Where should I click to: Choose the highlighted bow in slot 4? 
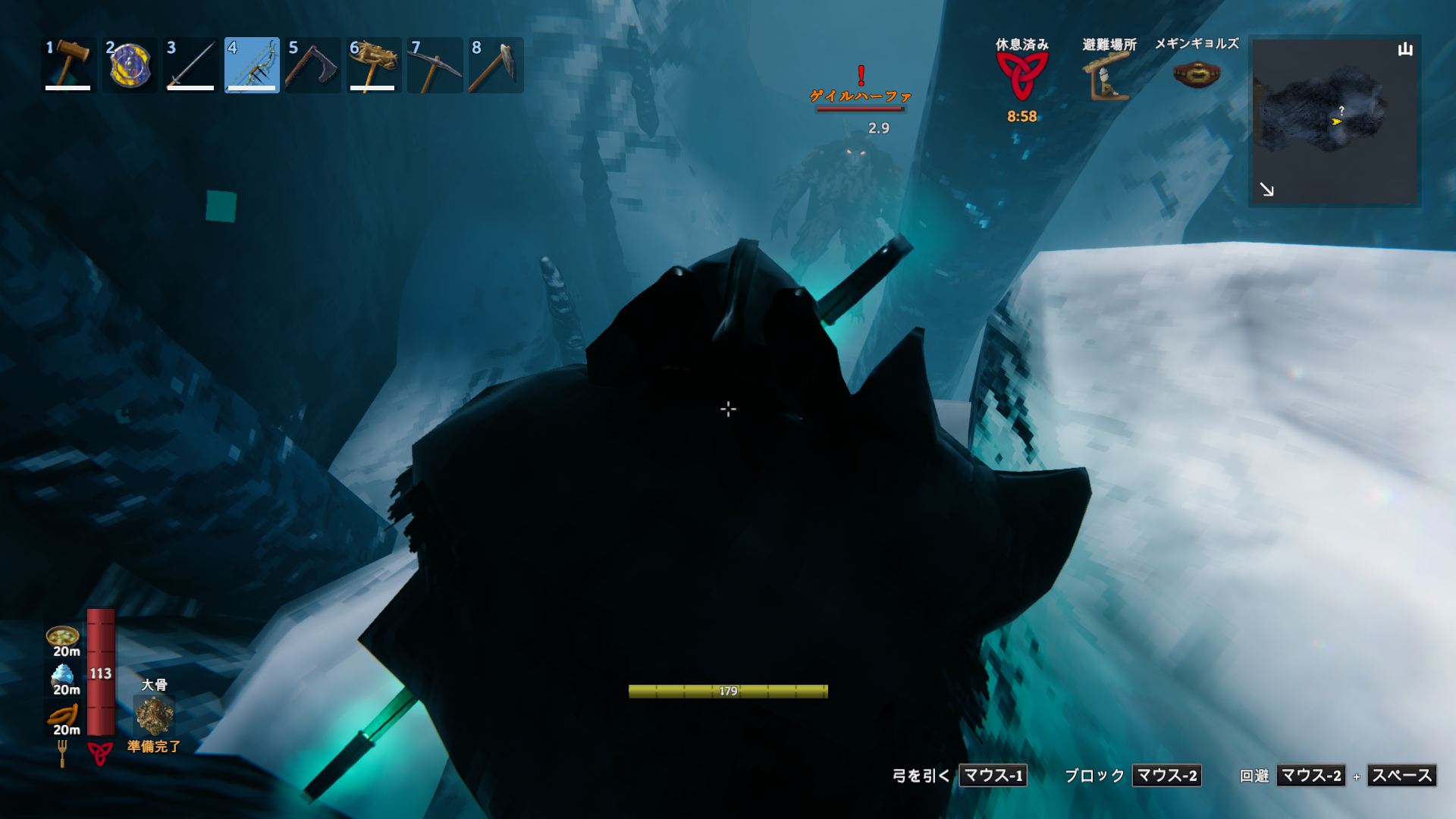tap(252, 65)
